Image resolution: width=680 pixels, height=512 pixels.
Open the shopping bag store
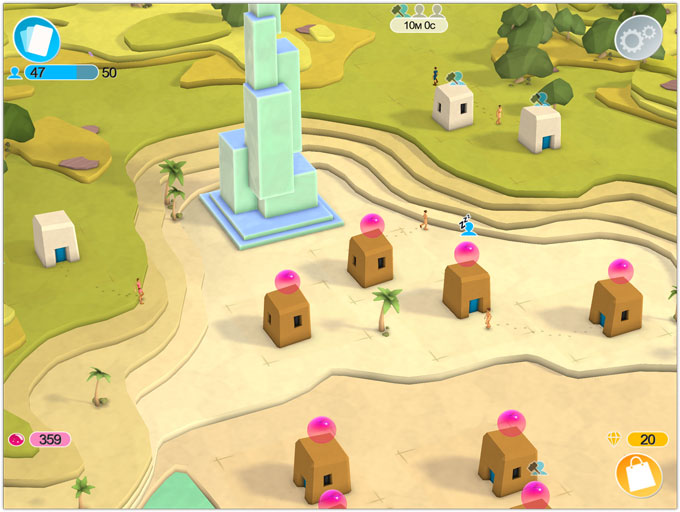(x=638, y=474)
